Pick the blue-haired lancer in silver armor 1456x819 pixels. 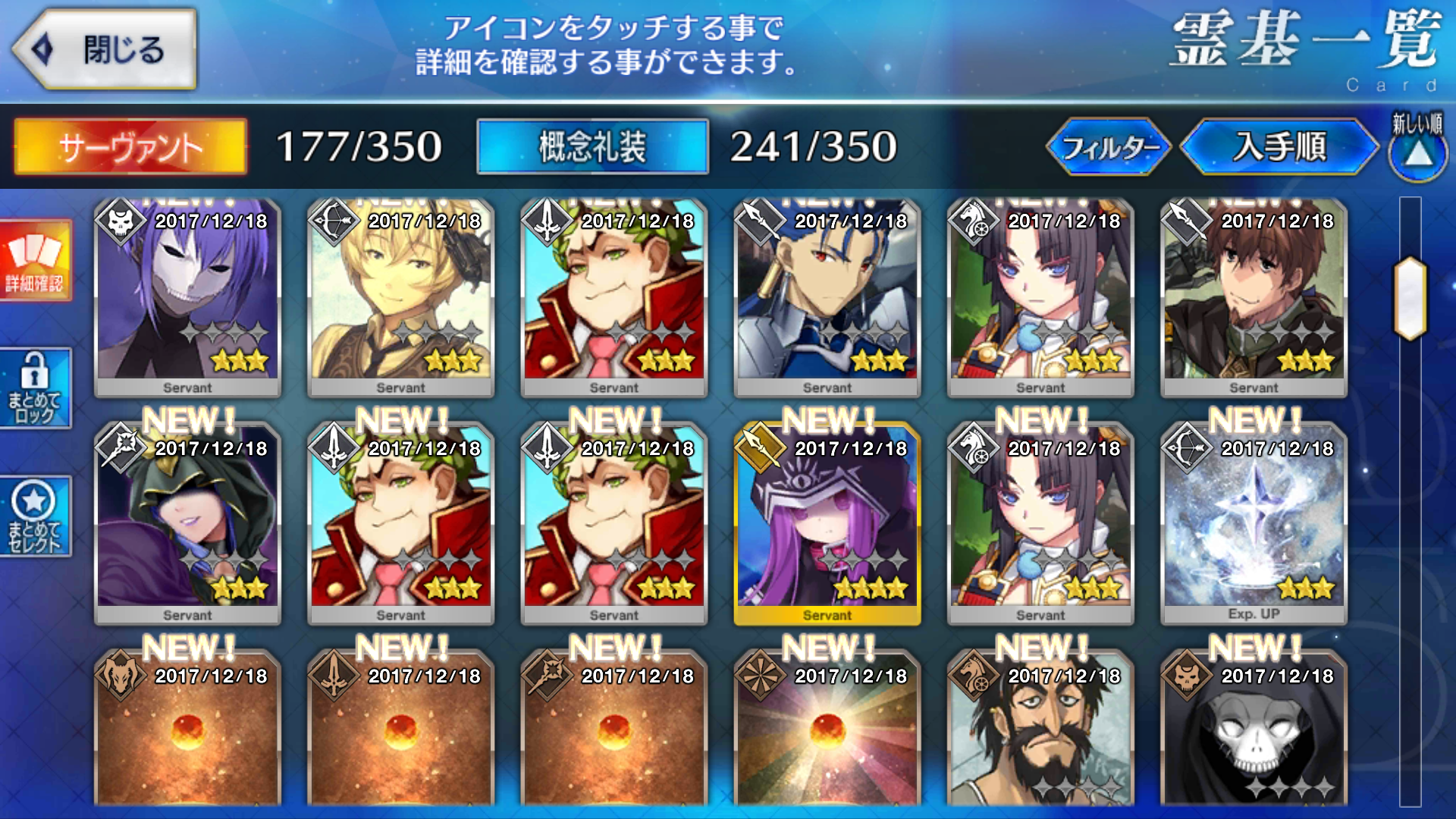click(x=827, y=297)
